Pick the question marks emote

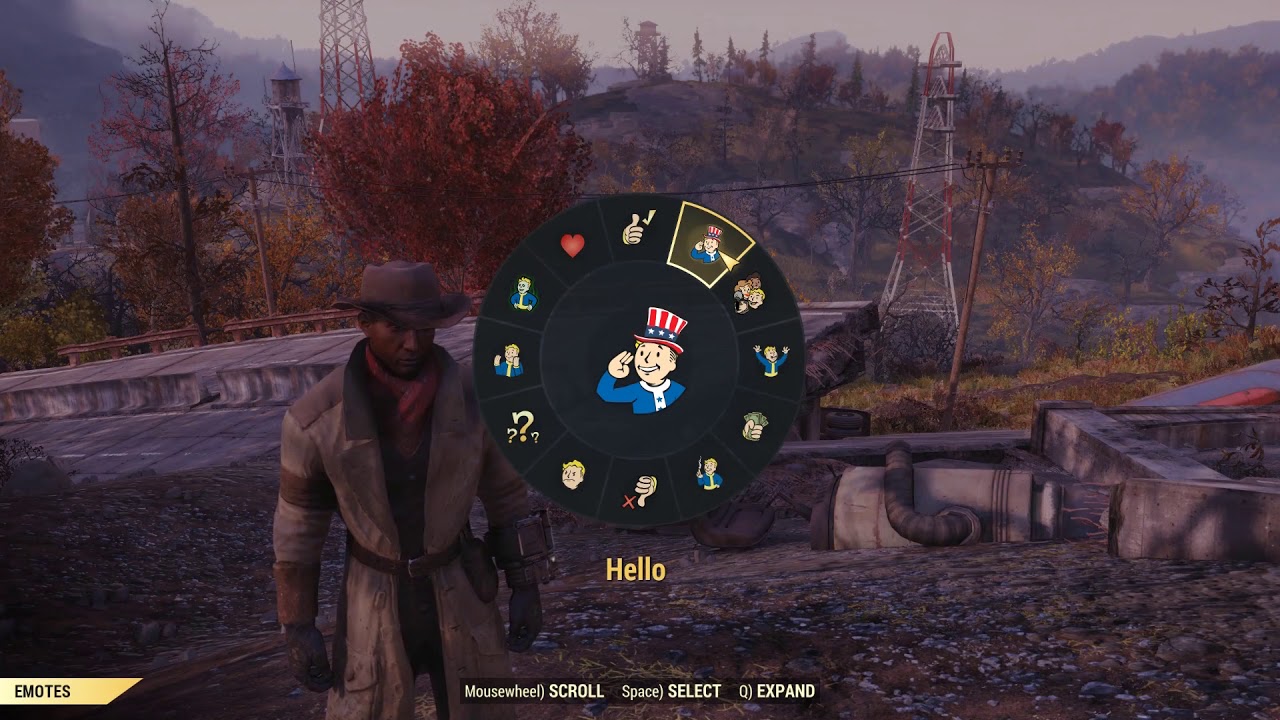[523, 428]
